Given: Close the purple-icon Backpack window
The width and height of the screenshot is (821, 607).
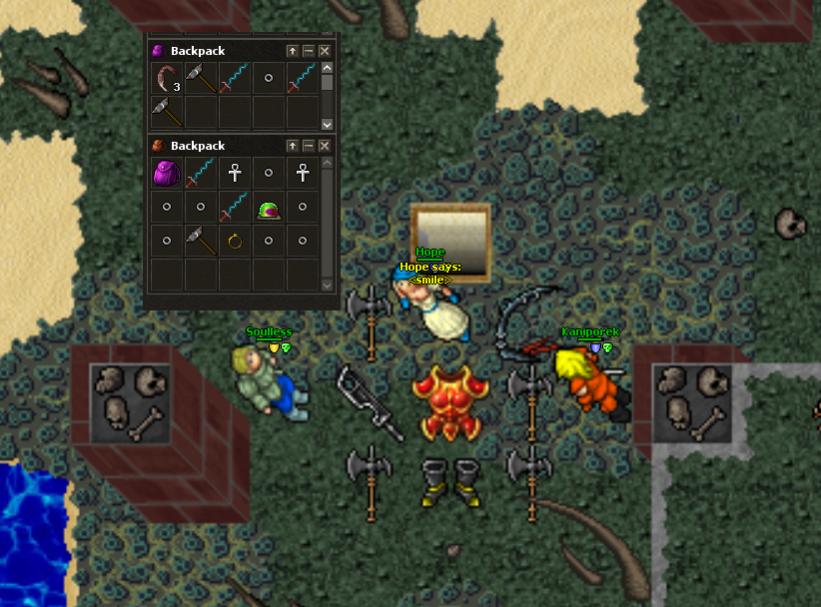Looking at the screenshot, I should tap(324, 51).
